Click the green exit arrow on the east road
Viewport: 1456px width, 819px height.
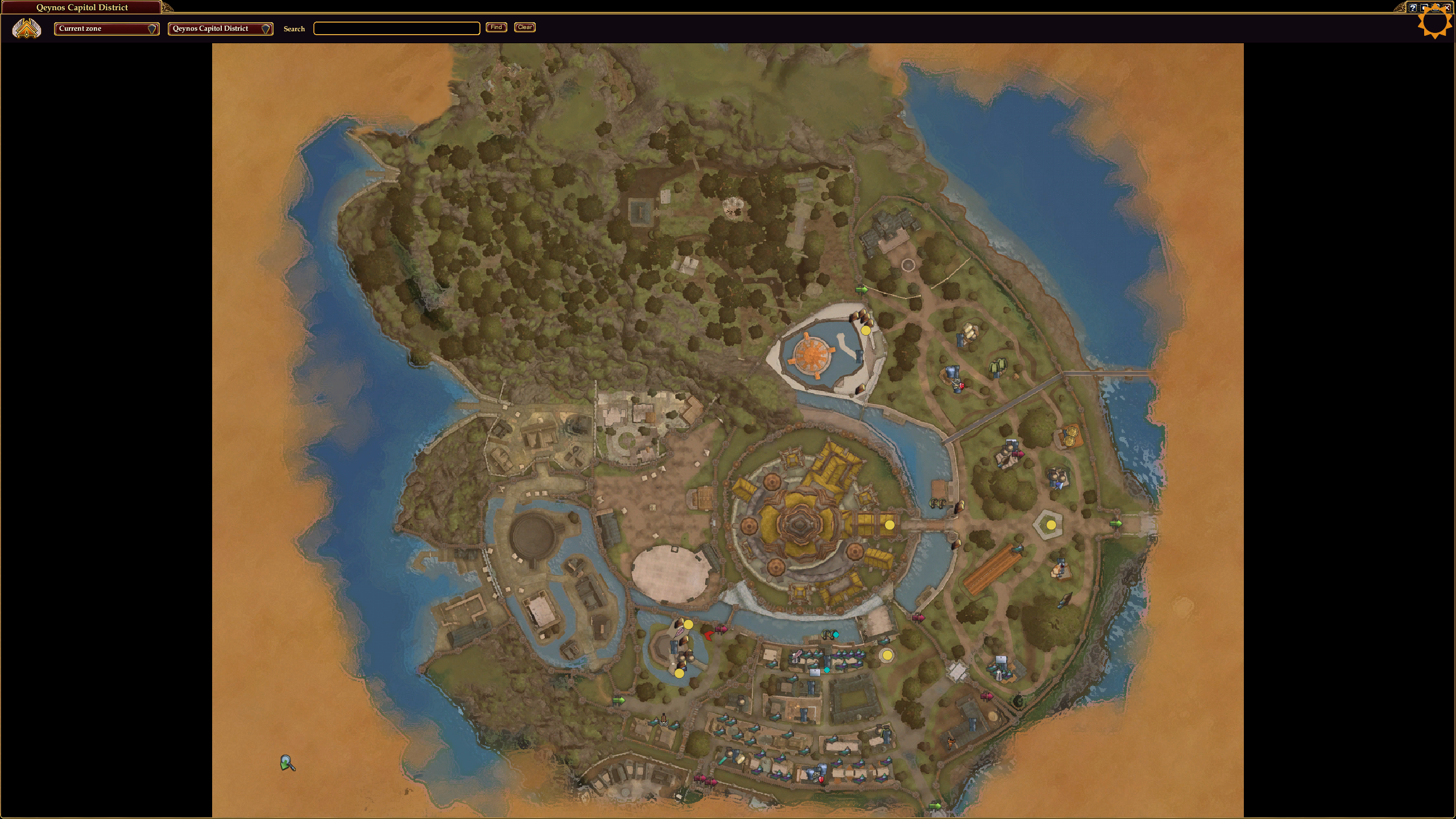tap(1116, 523)
